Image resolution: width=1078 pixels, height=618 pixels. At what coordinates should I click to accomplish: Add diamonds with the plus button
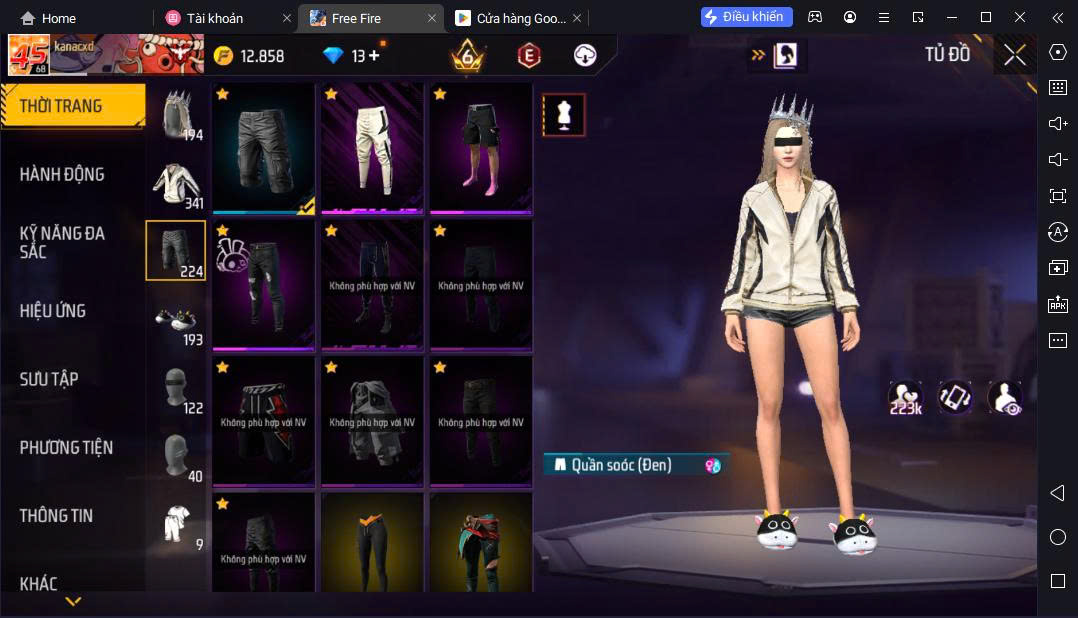374,56
